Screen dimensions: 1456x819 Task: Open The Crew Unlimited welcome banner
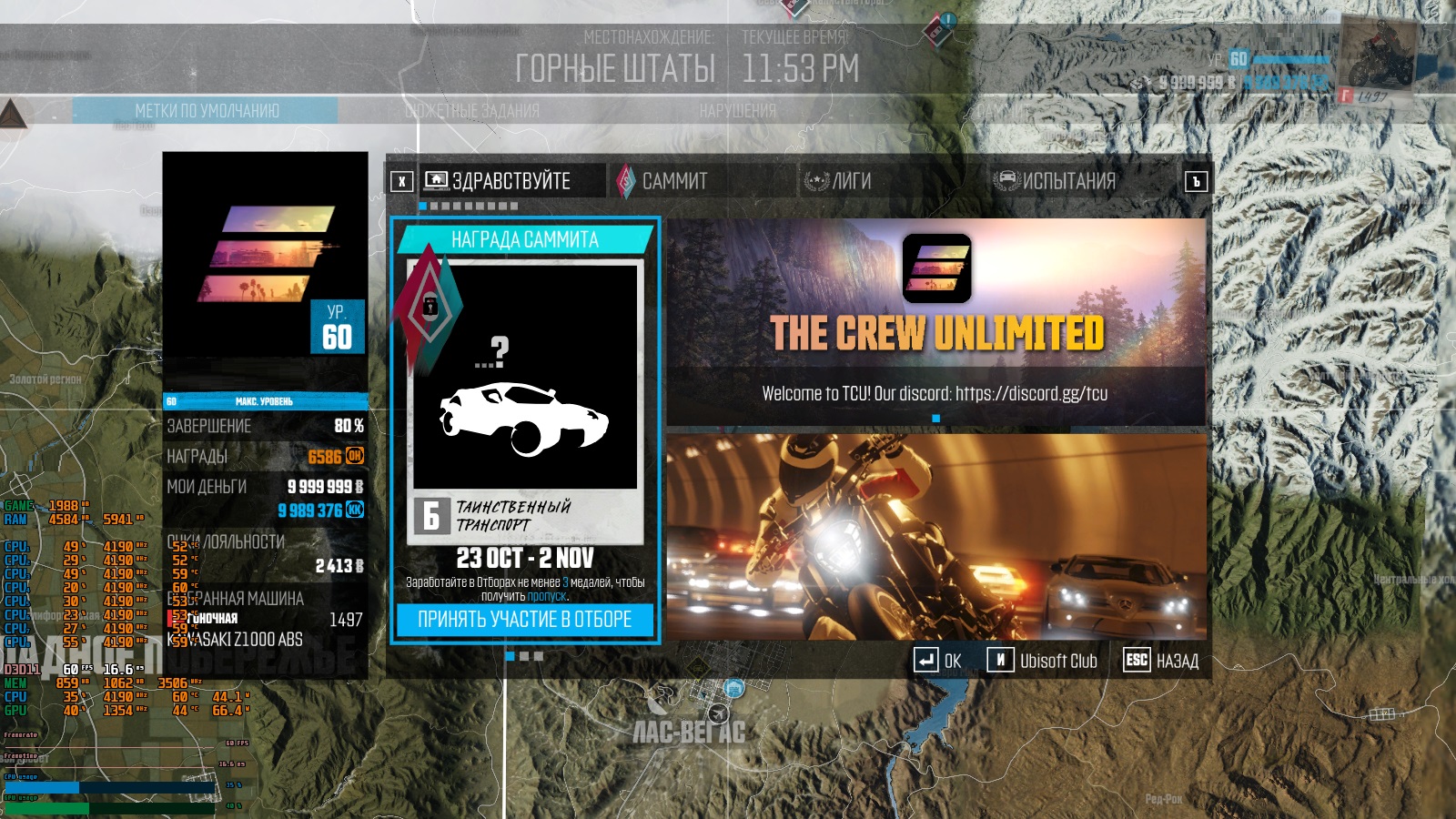(936, 321)
